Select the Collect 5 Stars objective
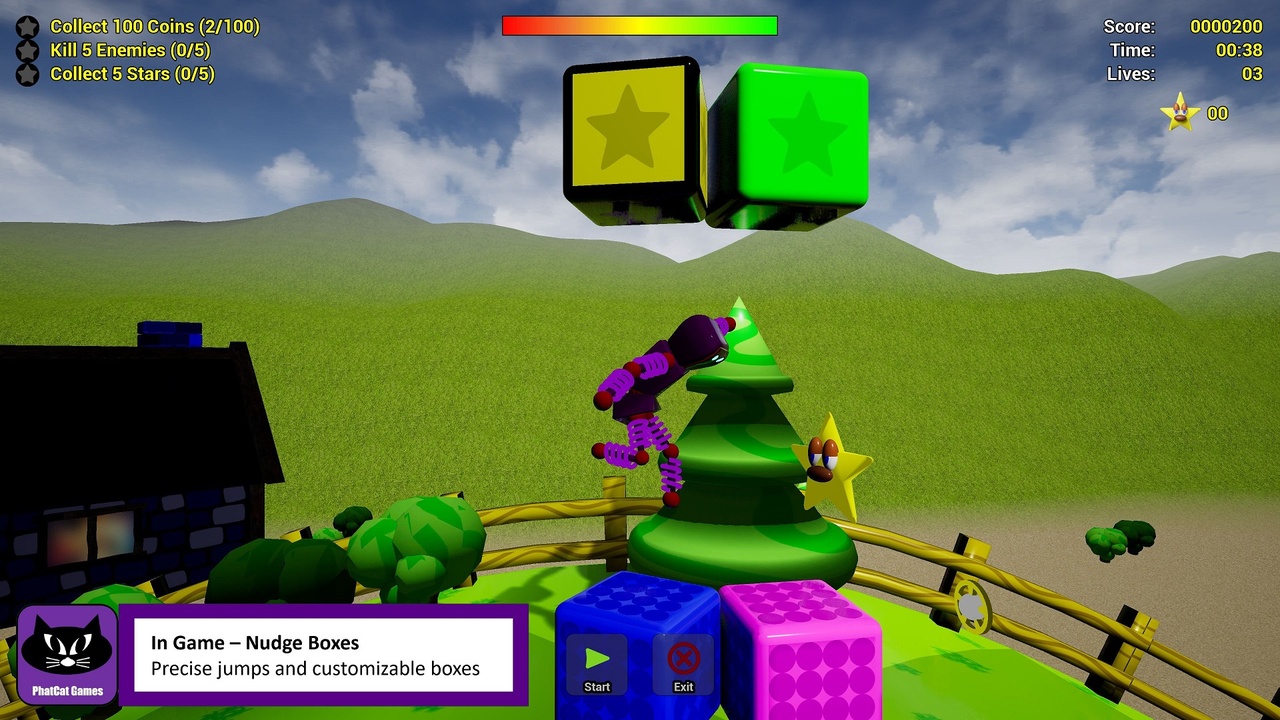Screen dimensions: 1280x720 [132, 74]
